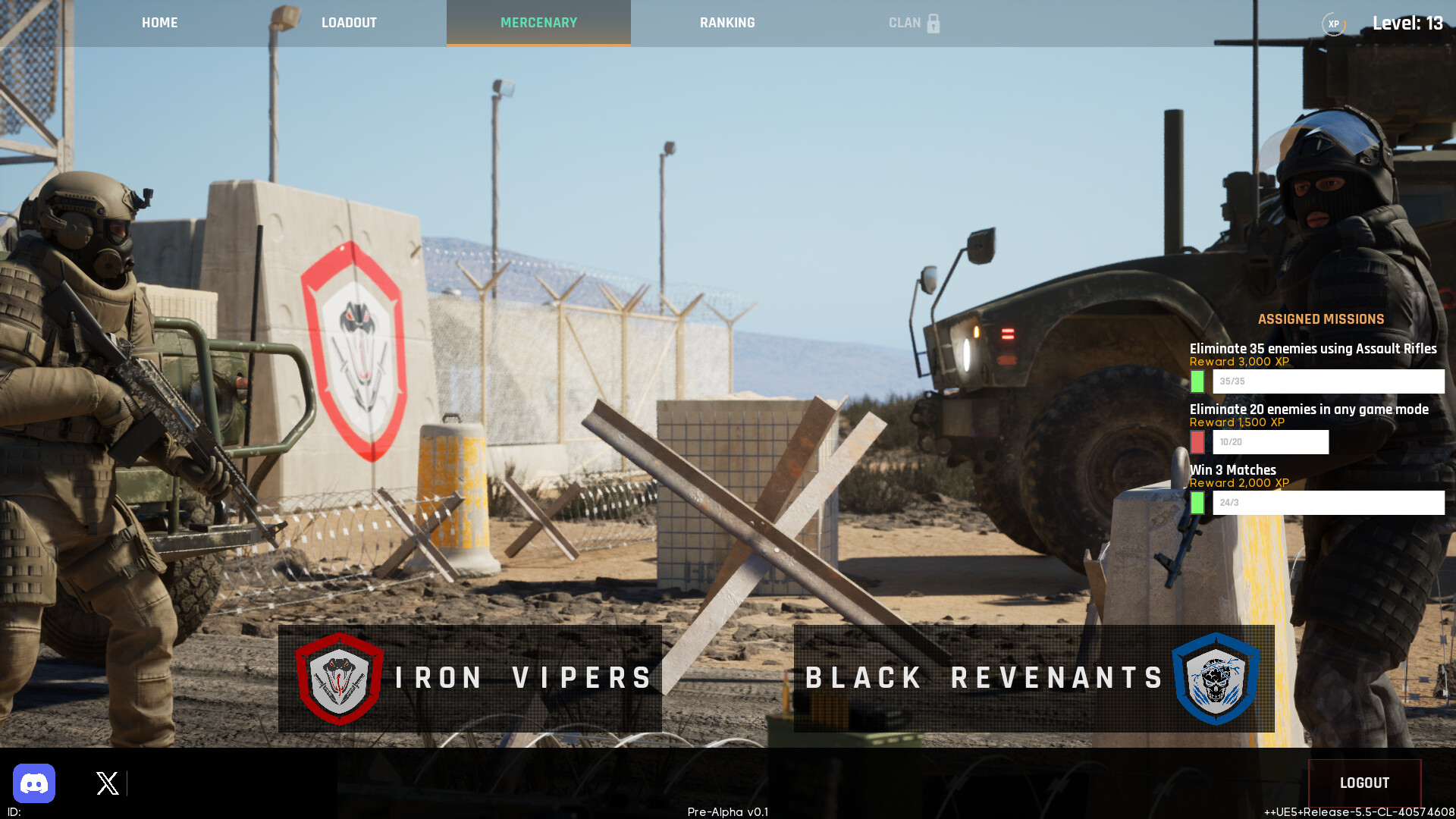Toggle the green status marker on the Assault Rifles mission

1197,381
